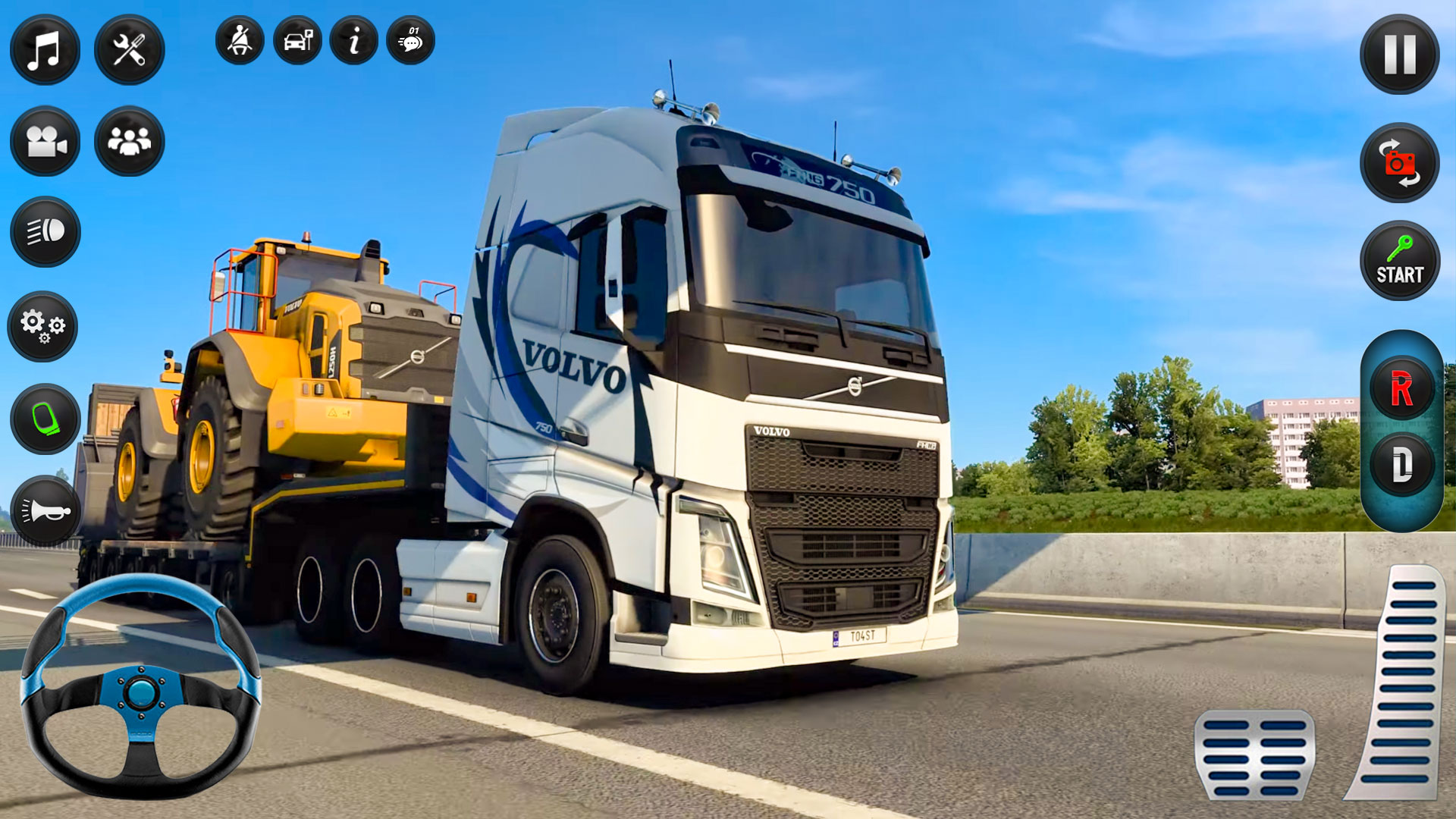Open the camera recording mode
The height and width of the screenshot is (819, 1456).
(x=43, y=140)
